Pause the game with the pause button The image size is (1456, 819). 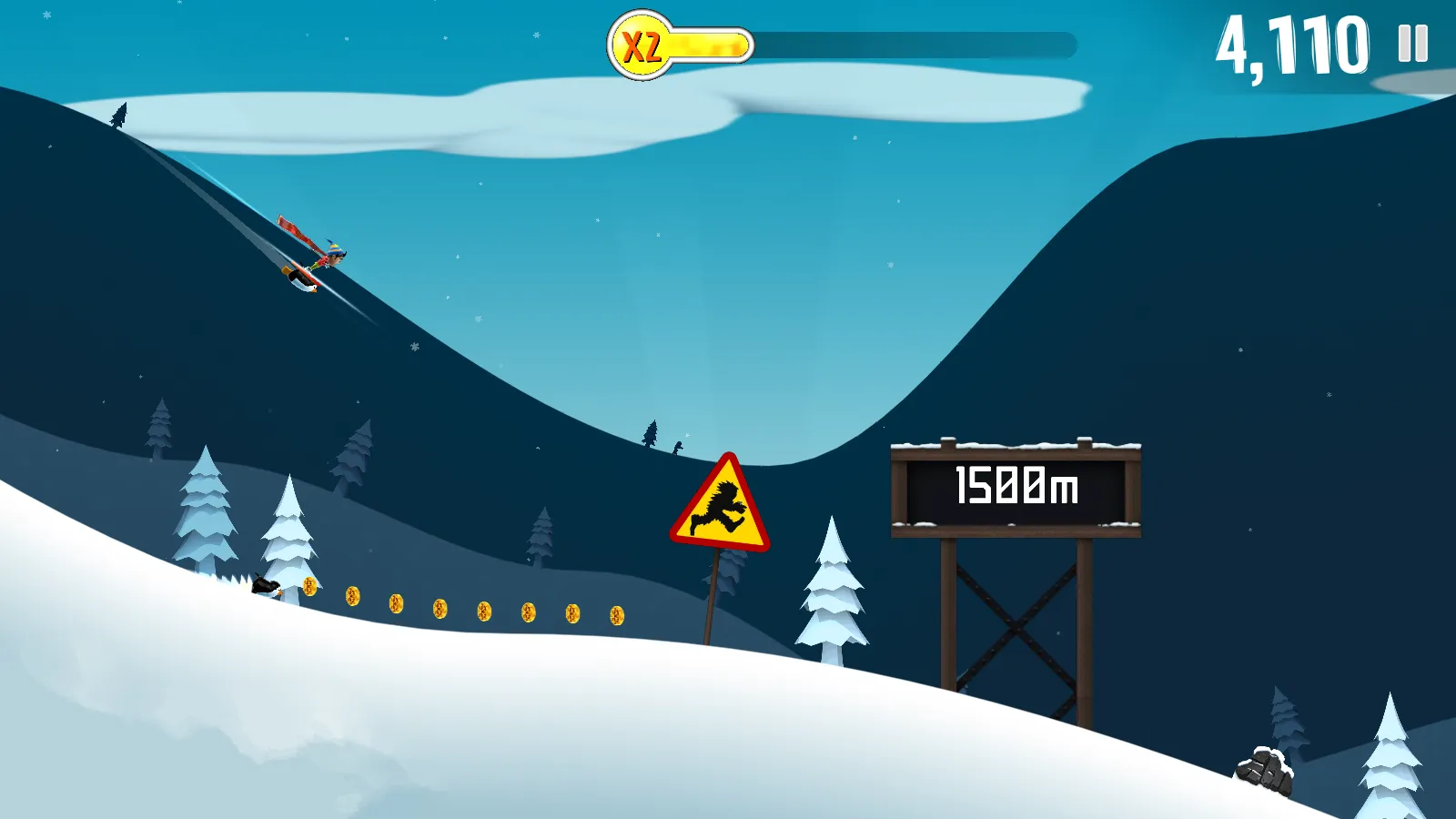click(1412, 43)
